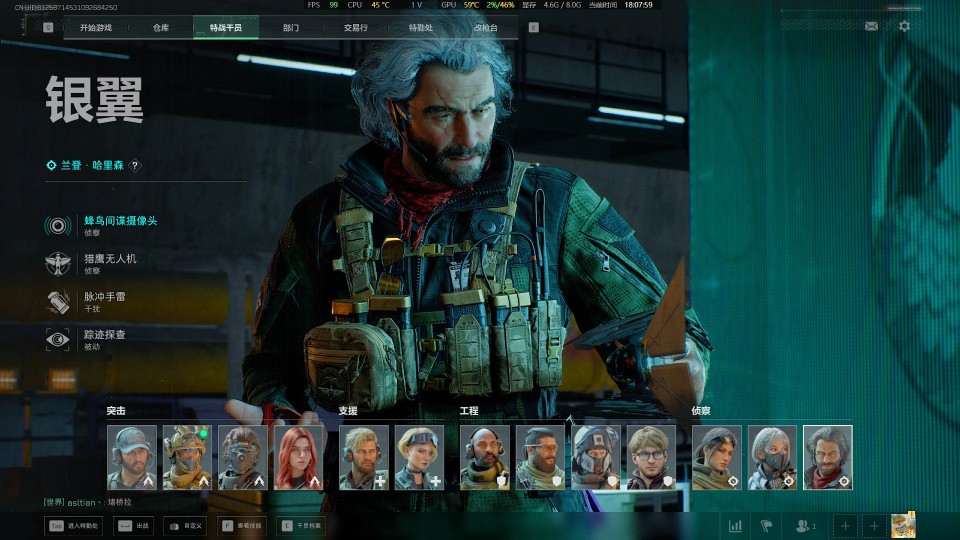Show help for 兰登·哈里森 question mark
This screenshot has height=540, width=960.
[135, 166]
